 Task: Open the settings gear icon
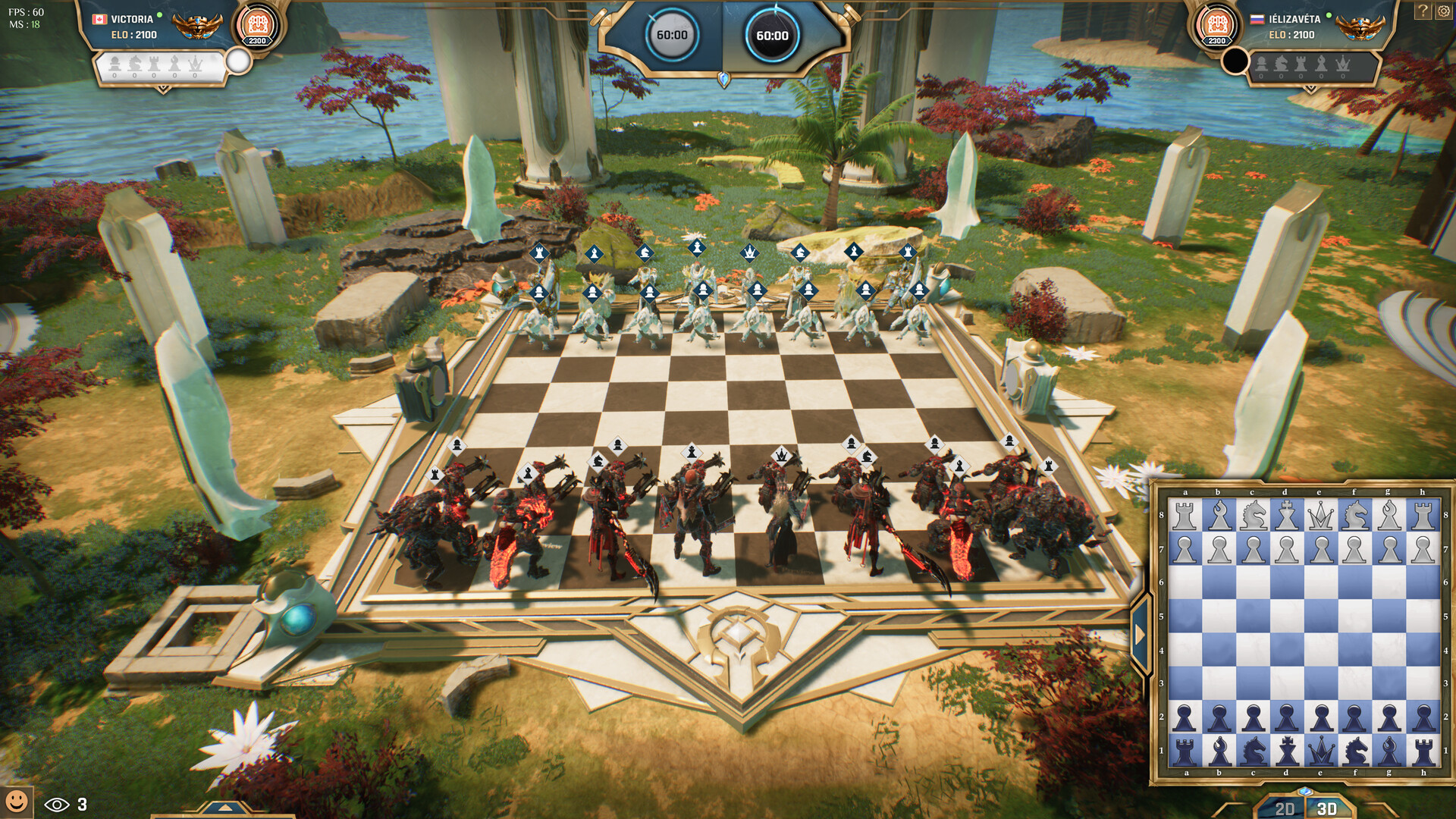[1444, 11]
